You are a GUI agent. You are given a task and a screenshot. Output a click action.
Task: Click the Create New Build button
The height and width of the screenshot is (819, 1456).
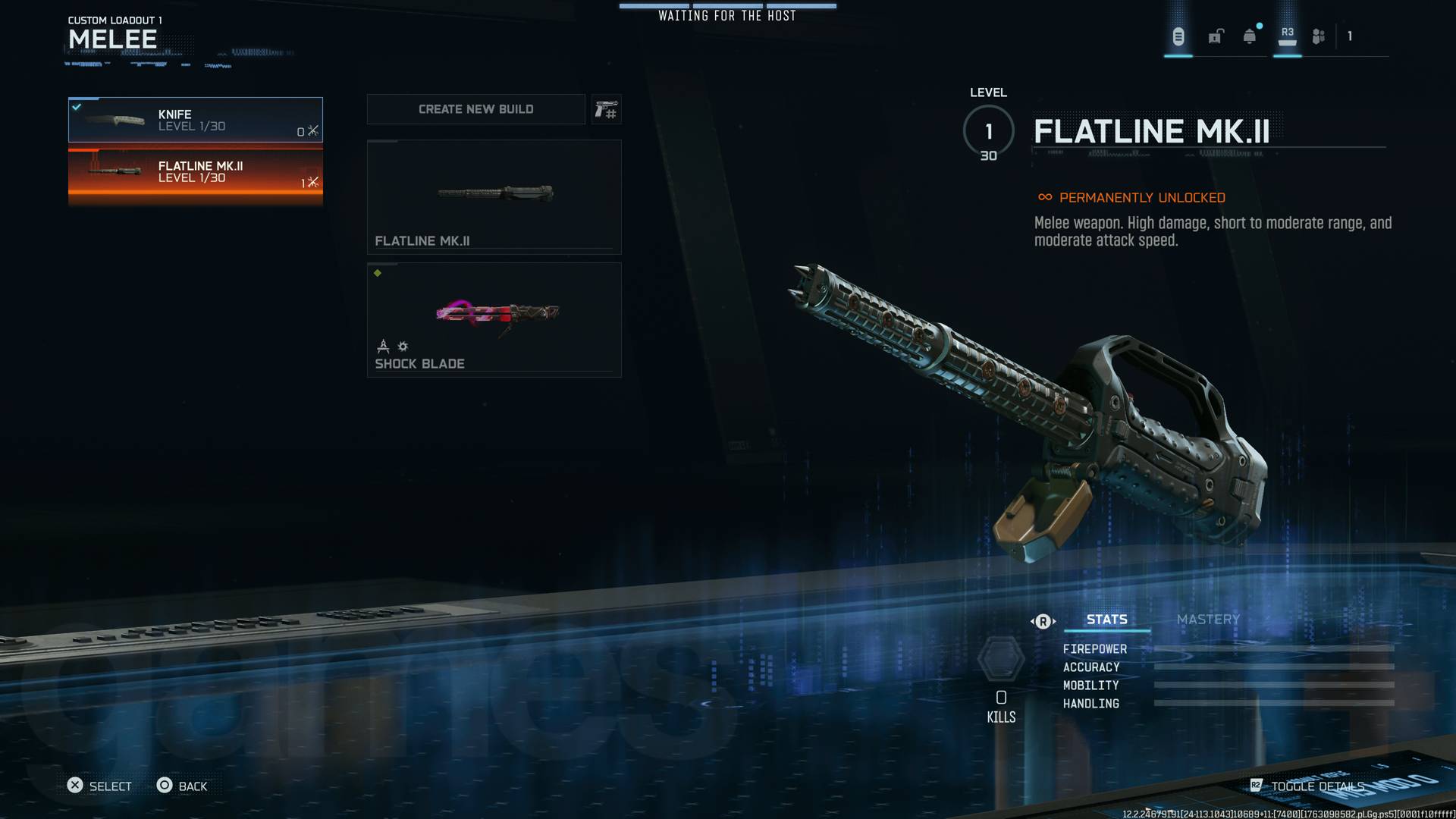[x=475, y=108]
